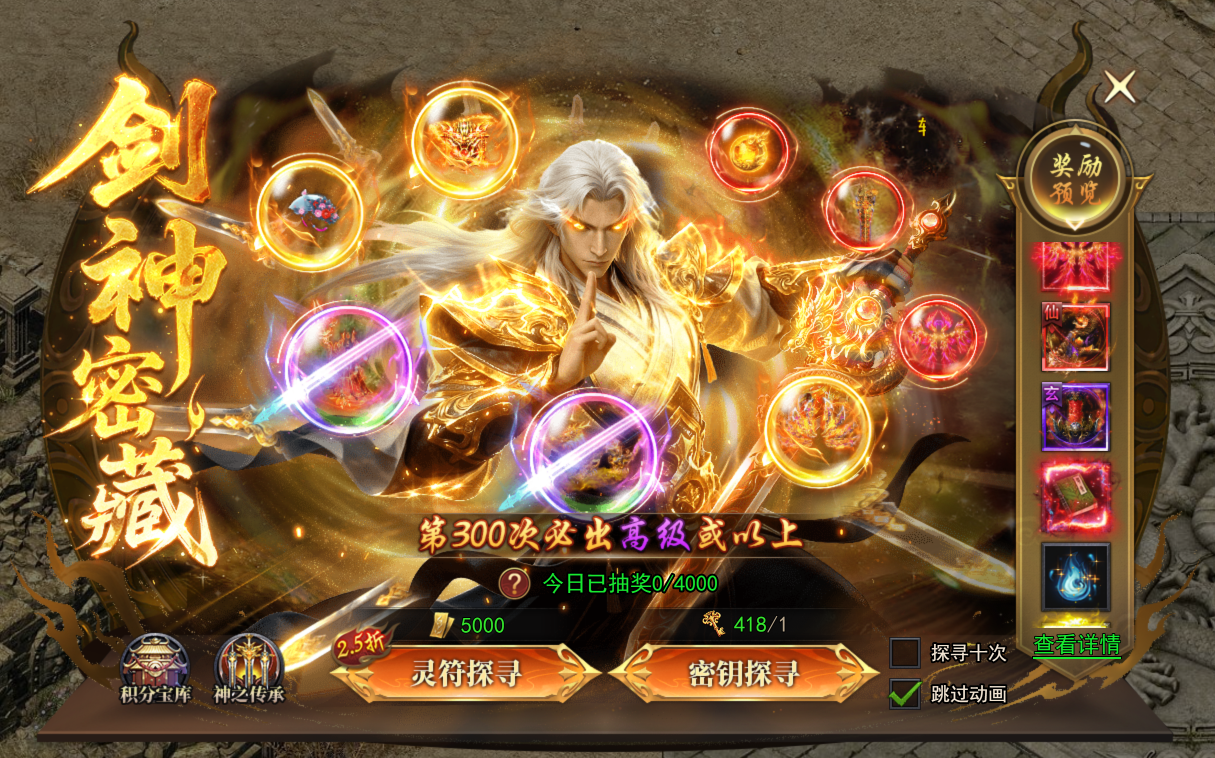
Task: Open the 神之传承 icon
Action: [248, 667]
